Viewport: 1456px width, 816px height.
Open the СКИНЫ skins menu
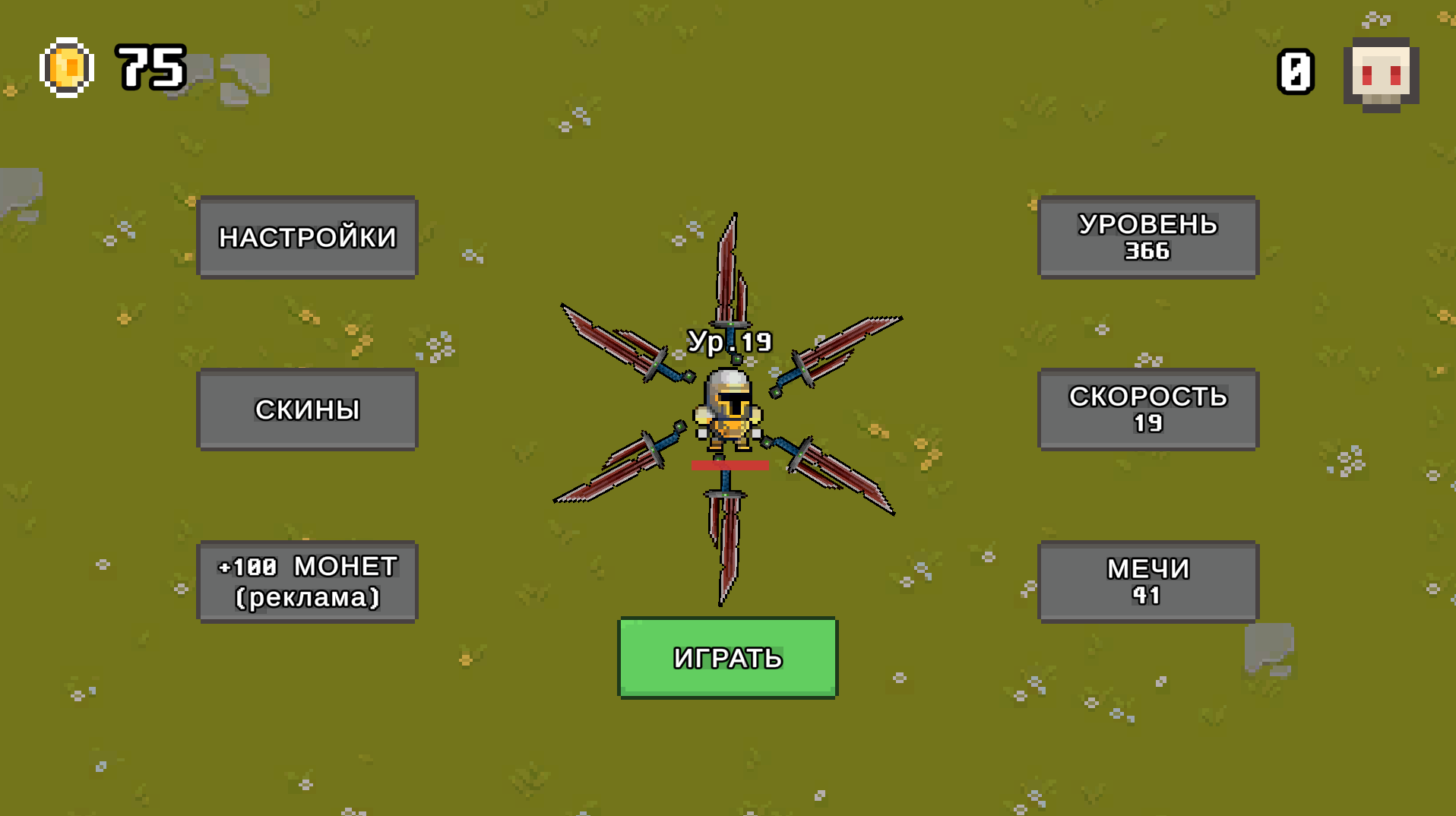pyautogui.click(x=308, y=410)
